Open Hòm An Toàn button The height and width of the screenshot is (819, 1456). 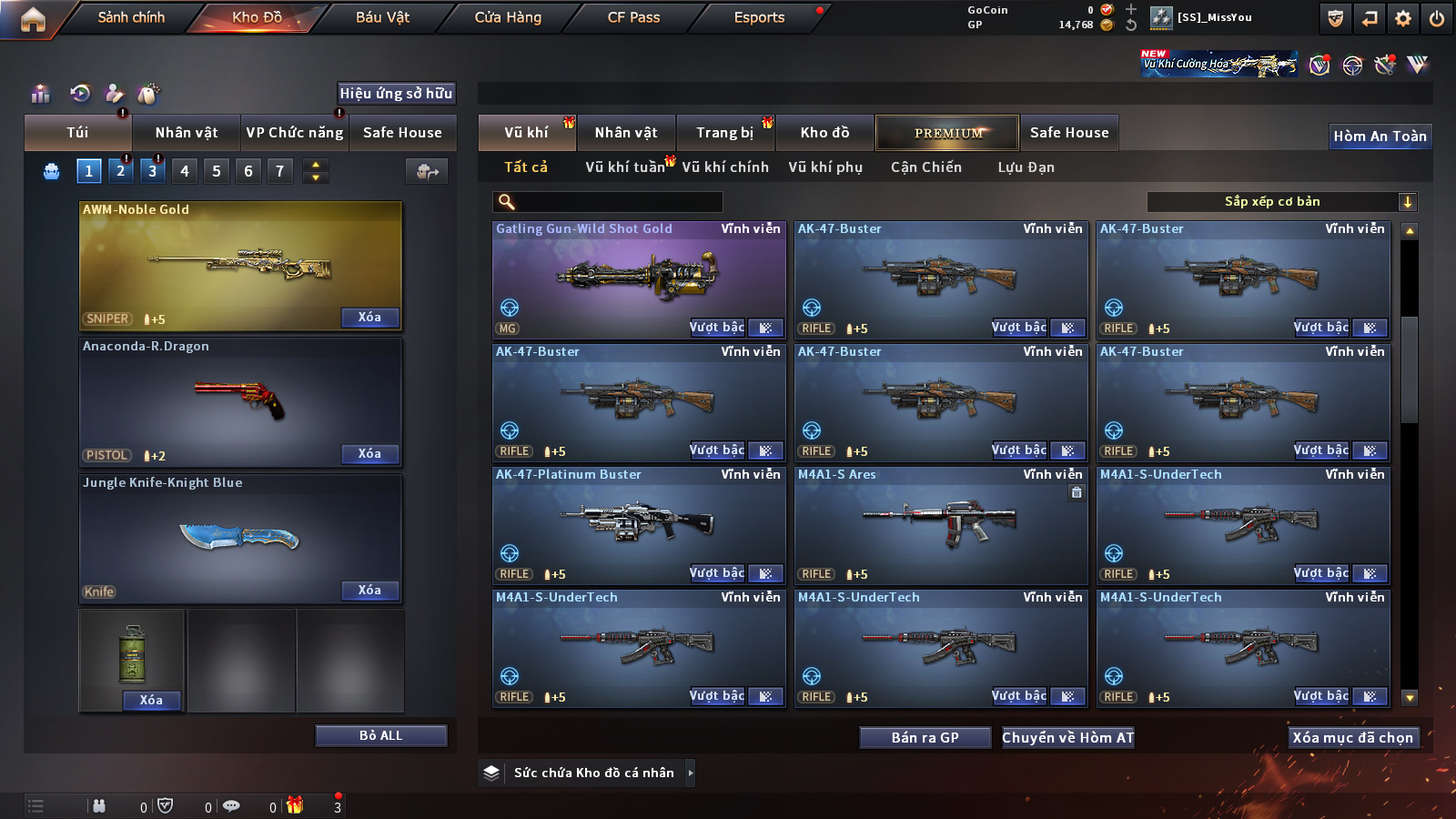click(x=1380, y=136)
